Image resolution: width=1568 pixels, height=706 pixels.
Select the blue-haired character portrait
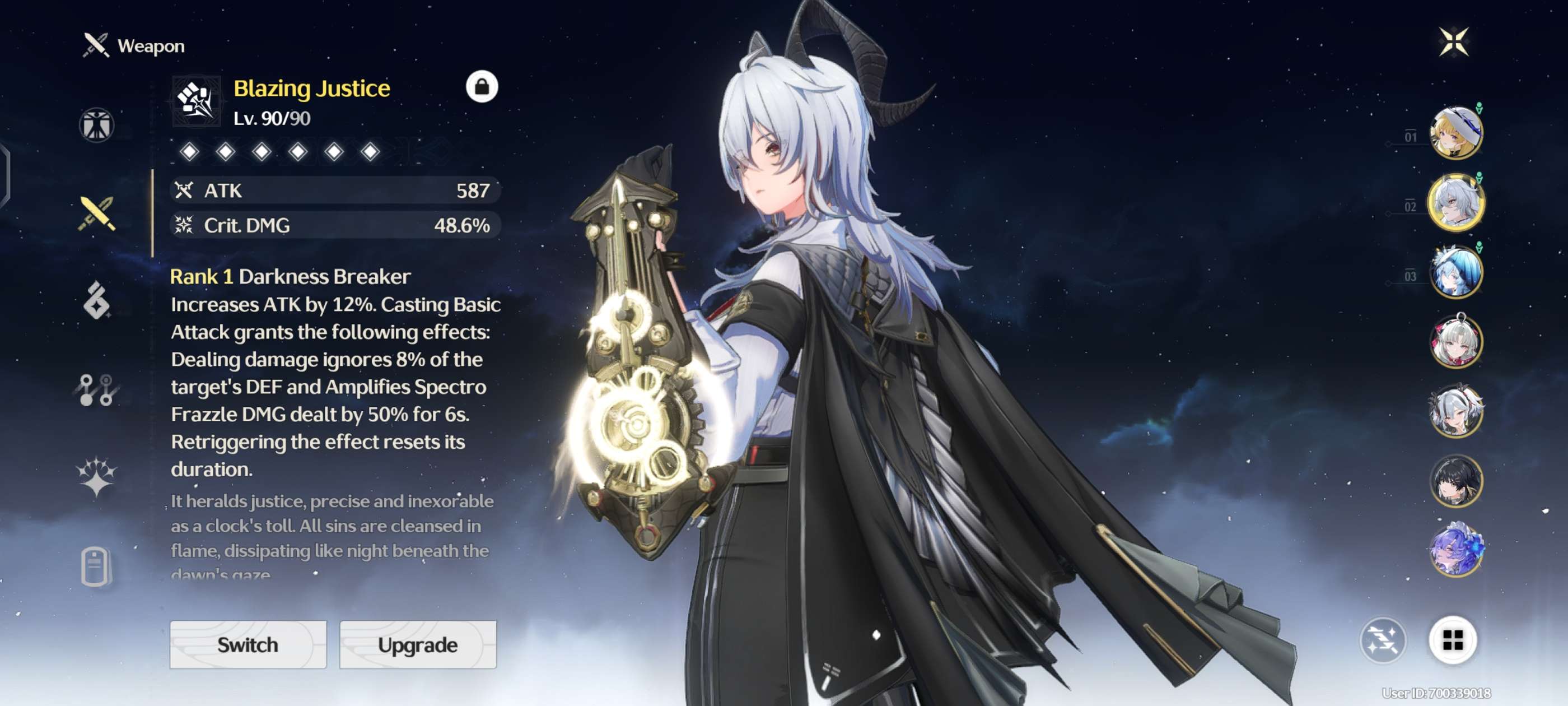click(1456, 272)
